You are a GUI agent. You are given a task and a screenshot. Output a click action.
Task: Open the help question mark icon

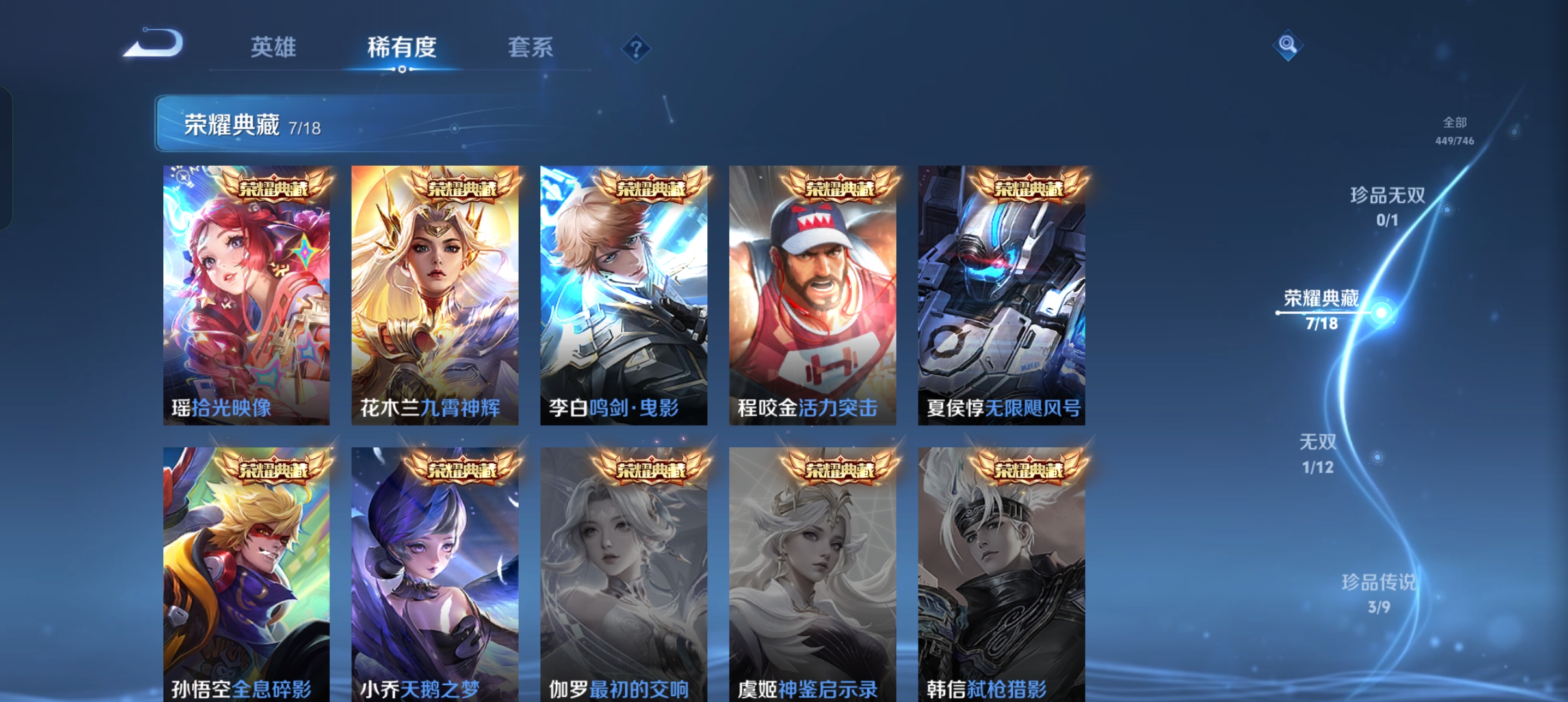pos(635,47)
